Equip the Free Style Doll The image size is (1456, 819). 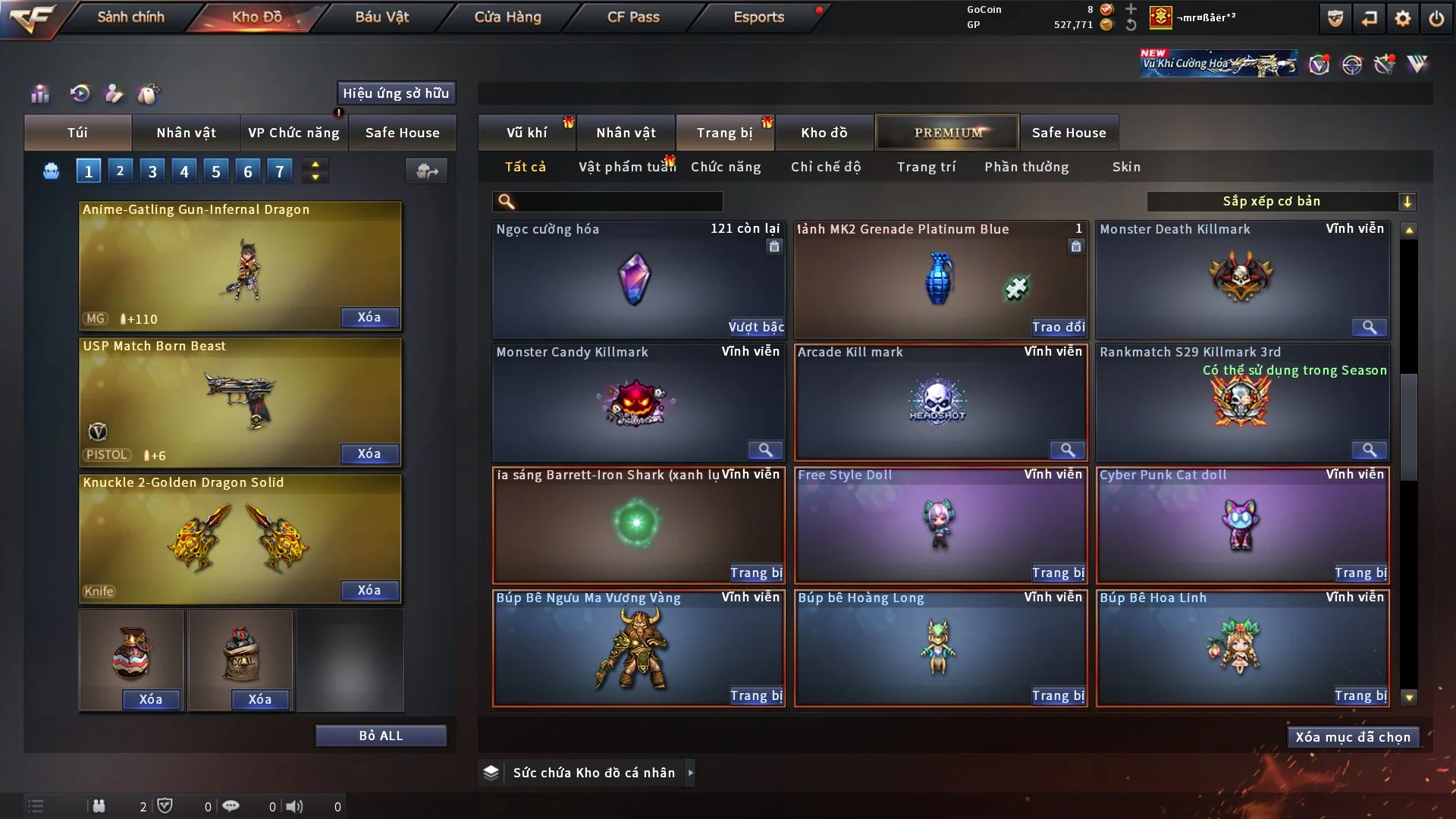click(1058, 573)
